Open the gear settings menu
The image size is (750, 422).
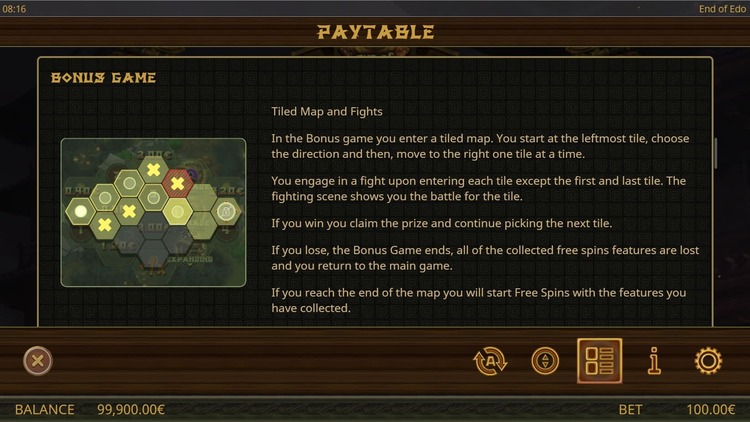point(708,361)
